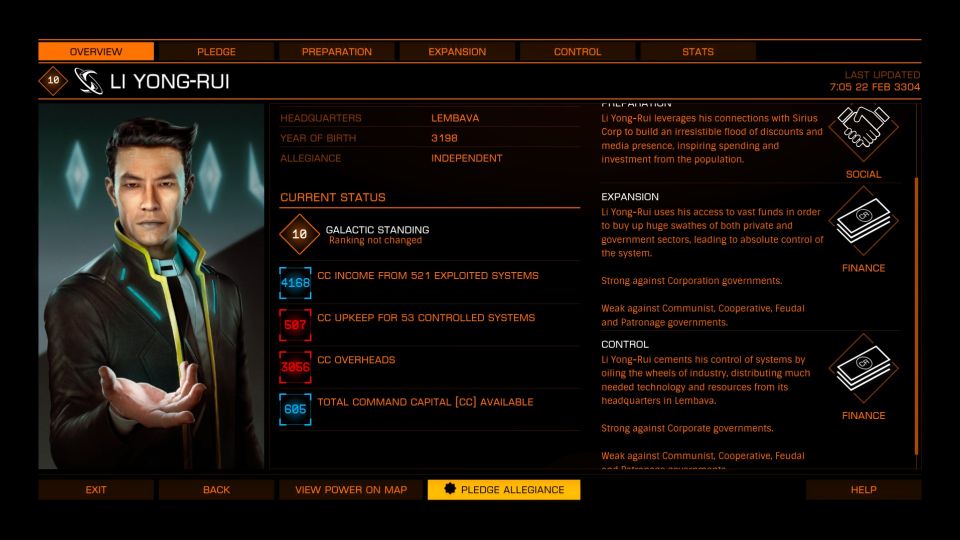
Task: Switch to the Overview tab
Action: click(96, 51)
